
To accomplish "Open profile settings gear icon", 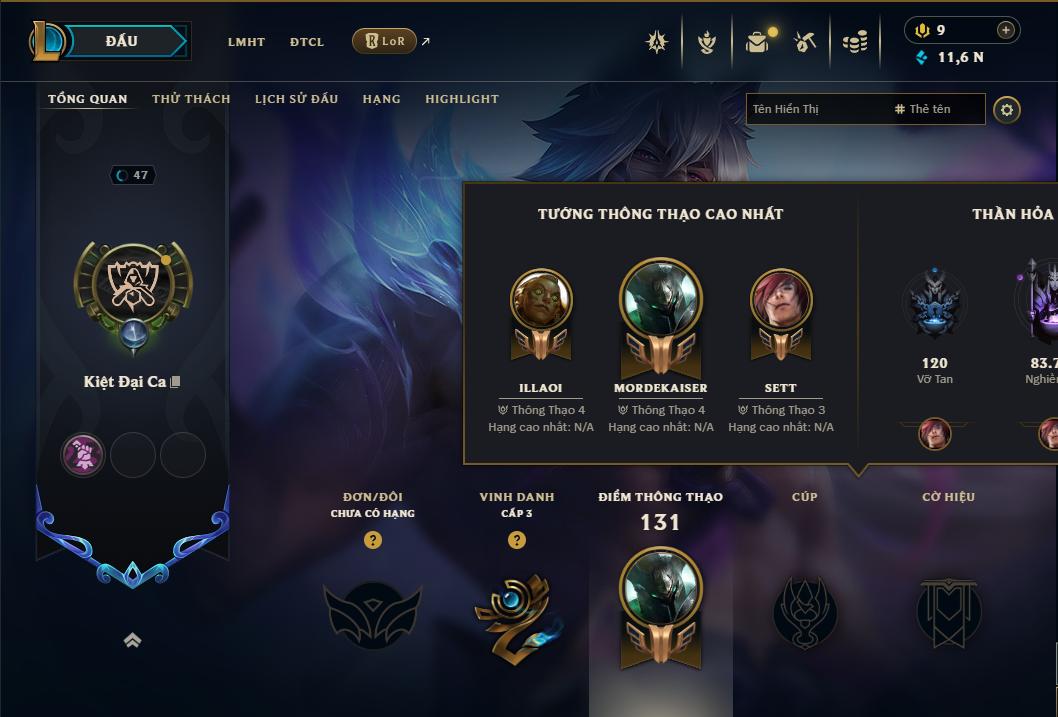I will (x=1007, y=109).
